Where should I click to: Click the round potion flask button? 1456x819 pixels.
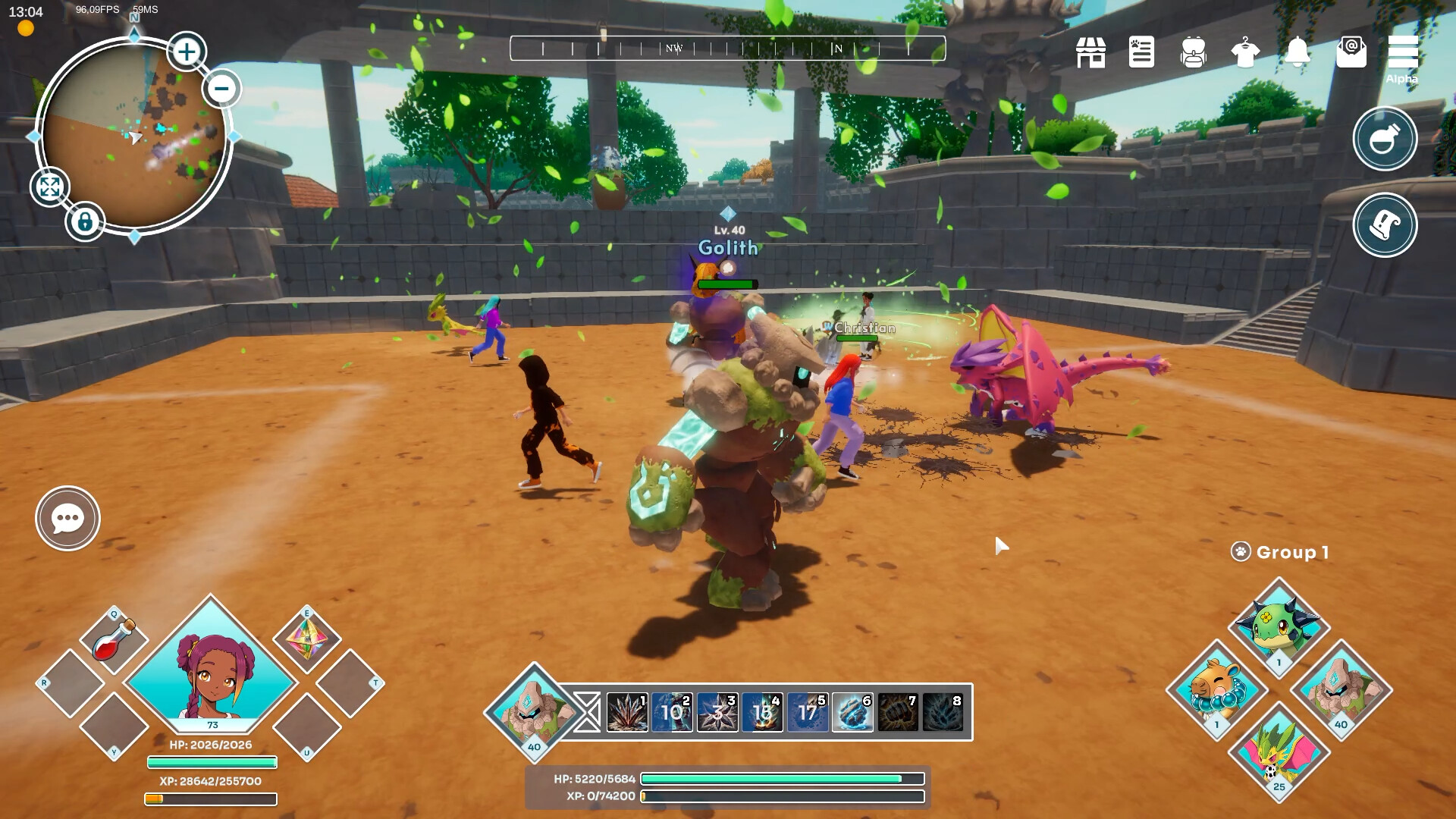(x=1385, y=139)
